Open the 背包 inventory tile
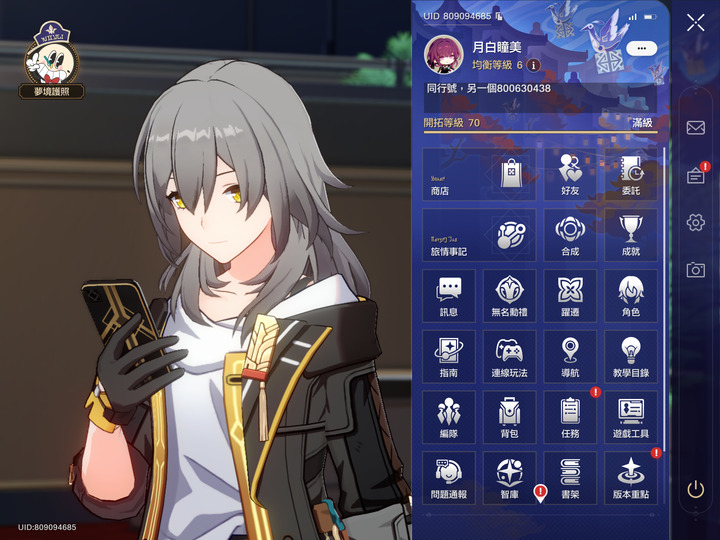 509,417
